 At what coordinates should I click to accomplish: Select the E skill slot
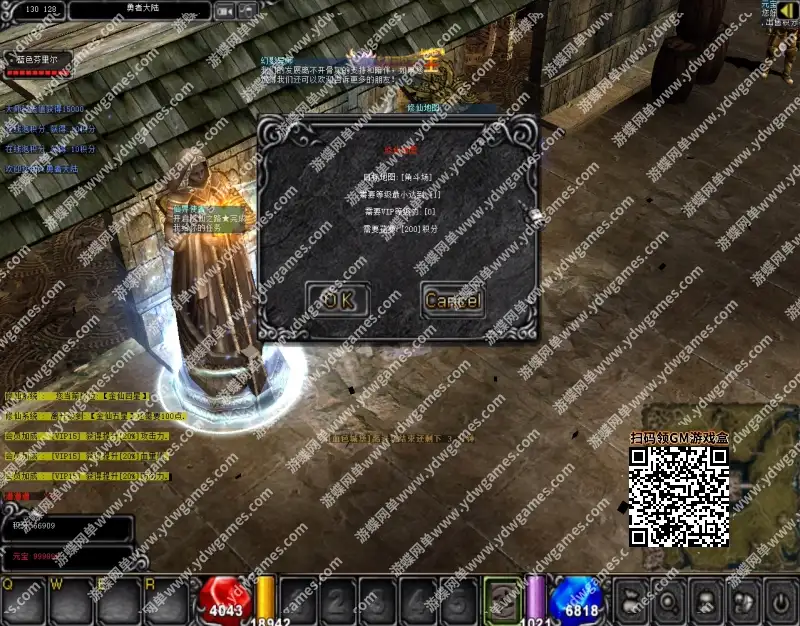[x=118, y=600]
